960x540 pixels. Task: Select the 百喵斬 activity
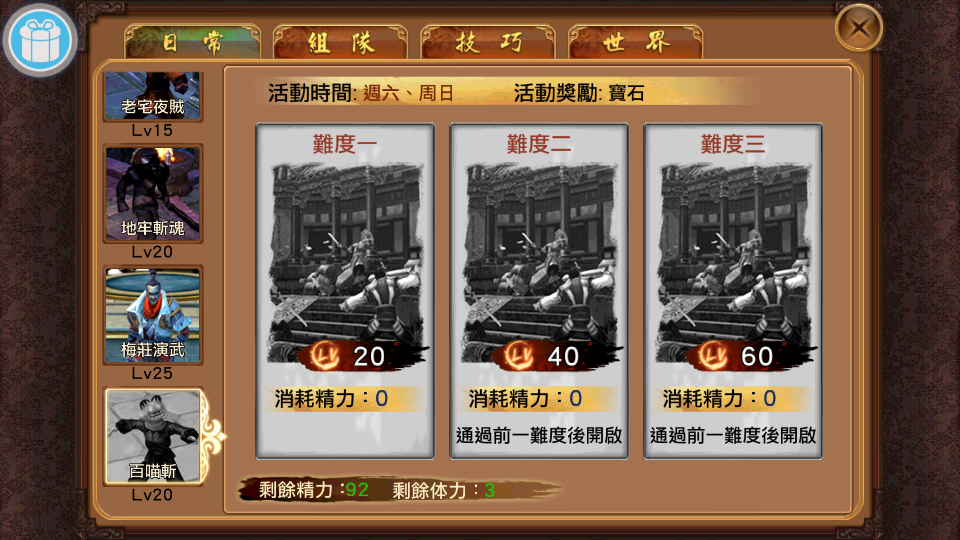[153, 436]
